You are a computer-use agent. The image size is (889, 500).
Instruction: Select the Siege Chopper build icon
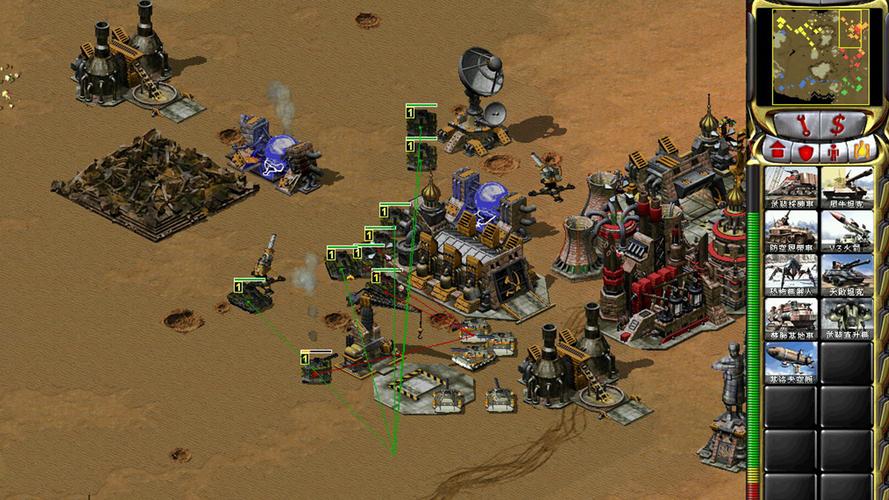(x=846, y=319)
